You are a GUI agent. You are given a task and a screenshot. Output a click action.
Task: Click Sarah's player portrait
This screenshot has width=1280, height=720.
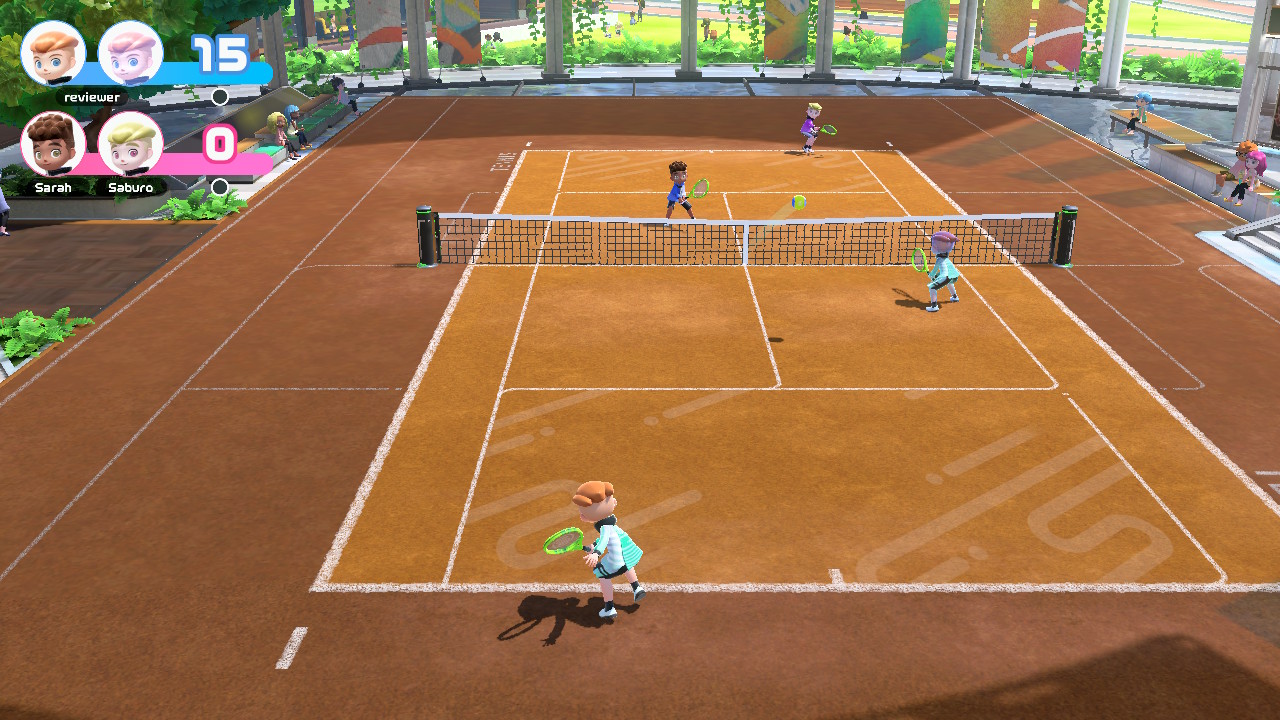tap(53, 144)
